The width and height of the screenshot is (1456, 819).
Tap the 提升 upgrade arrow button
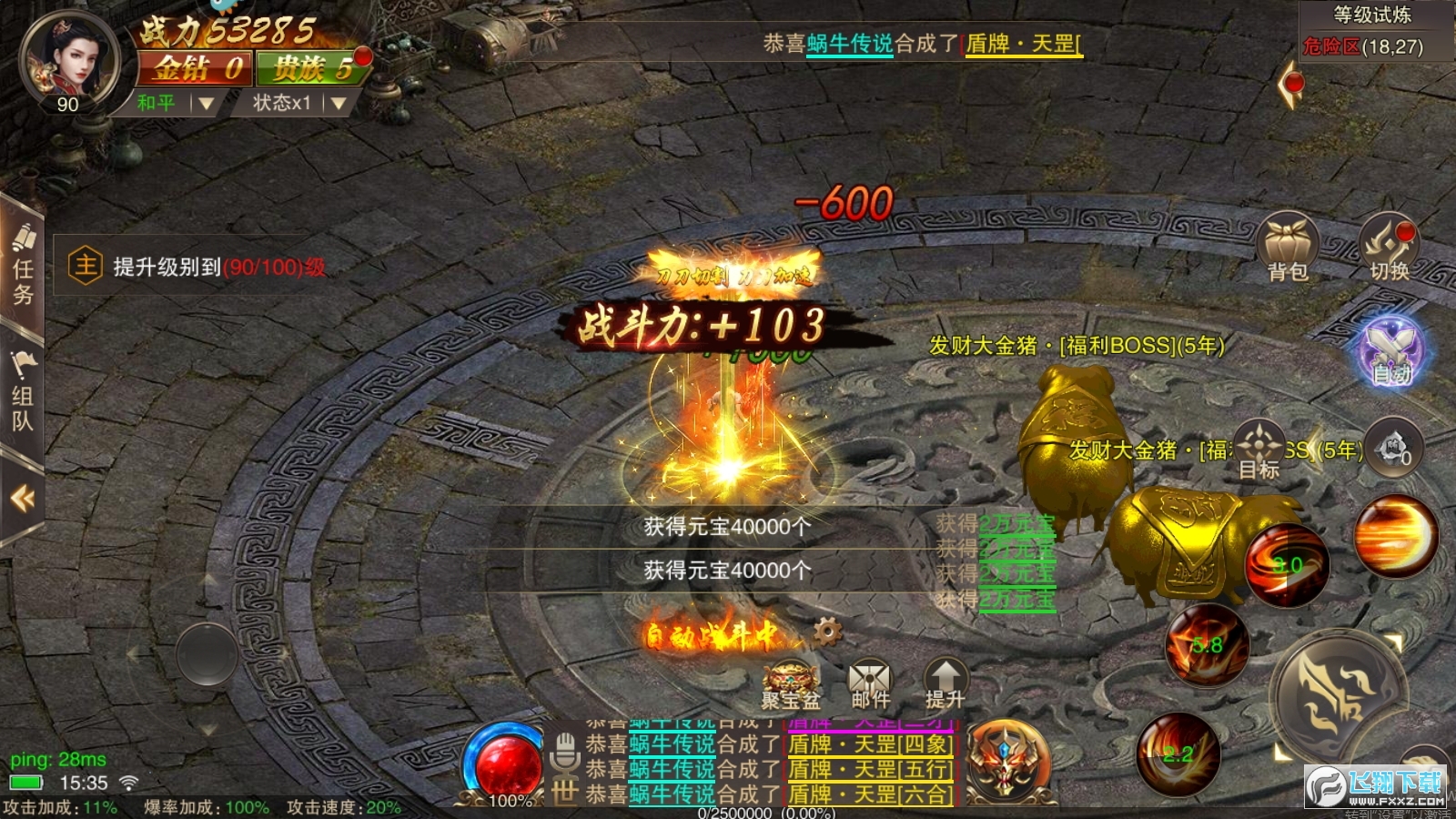(x=945, y=683)
